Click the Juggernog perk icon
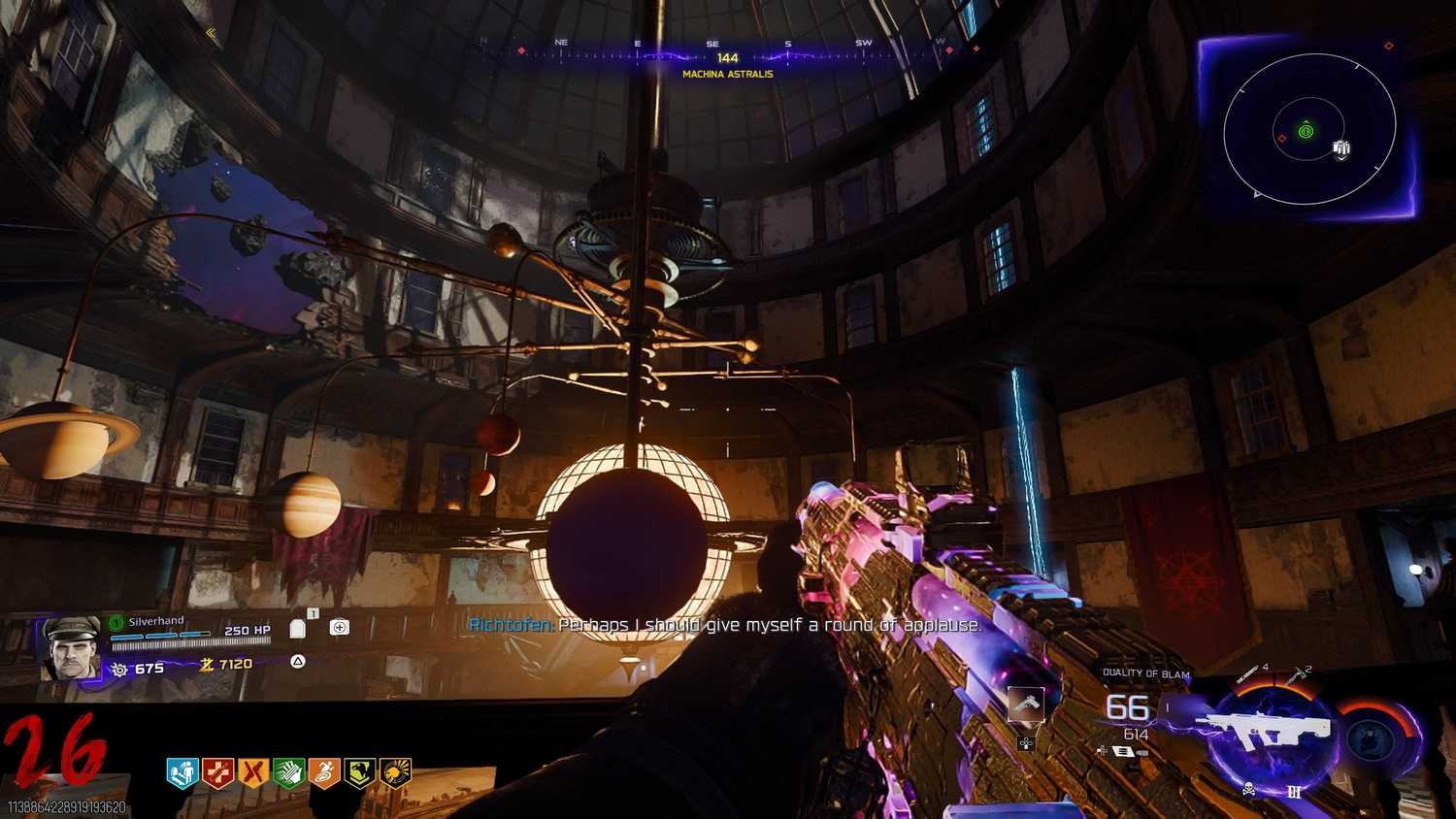The height and width of the screenshot is (819, 1456). coord(217,773)
